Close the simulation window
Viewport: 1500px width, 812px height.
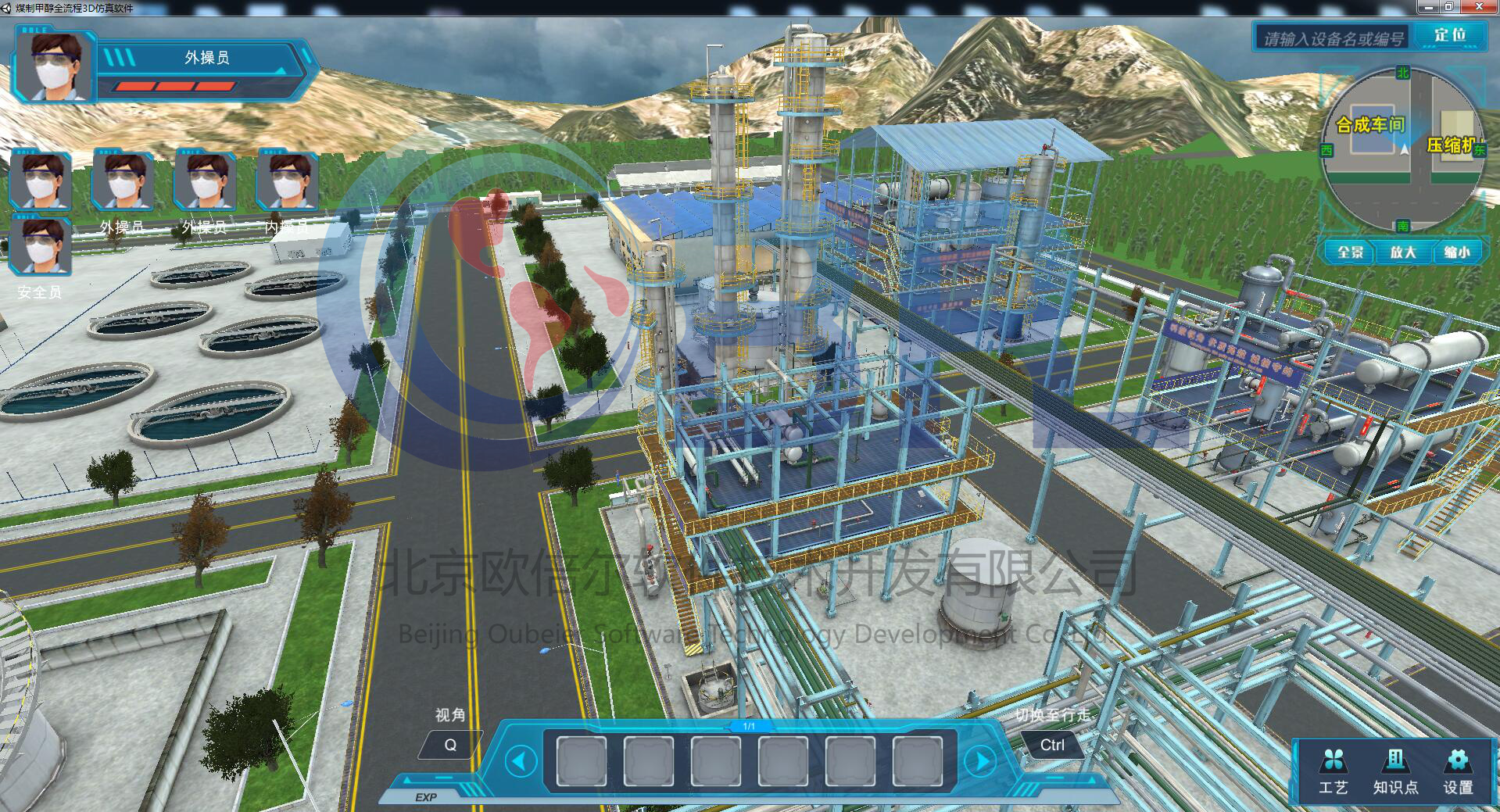pyautogui.click(x=1479, y=7)
